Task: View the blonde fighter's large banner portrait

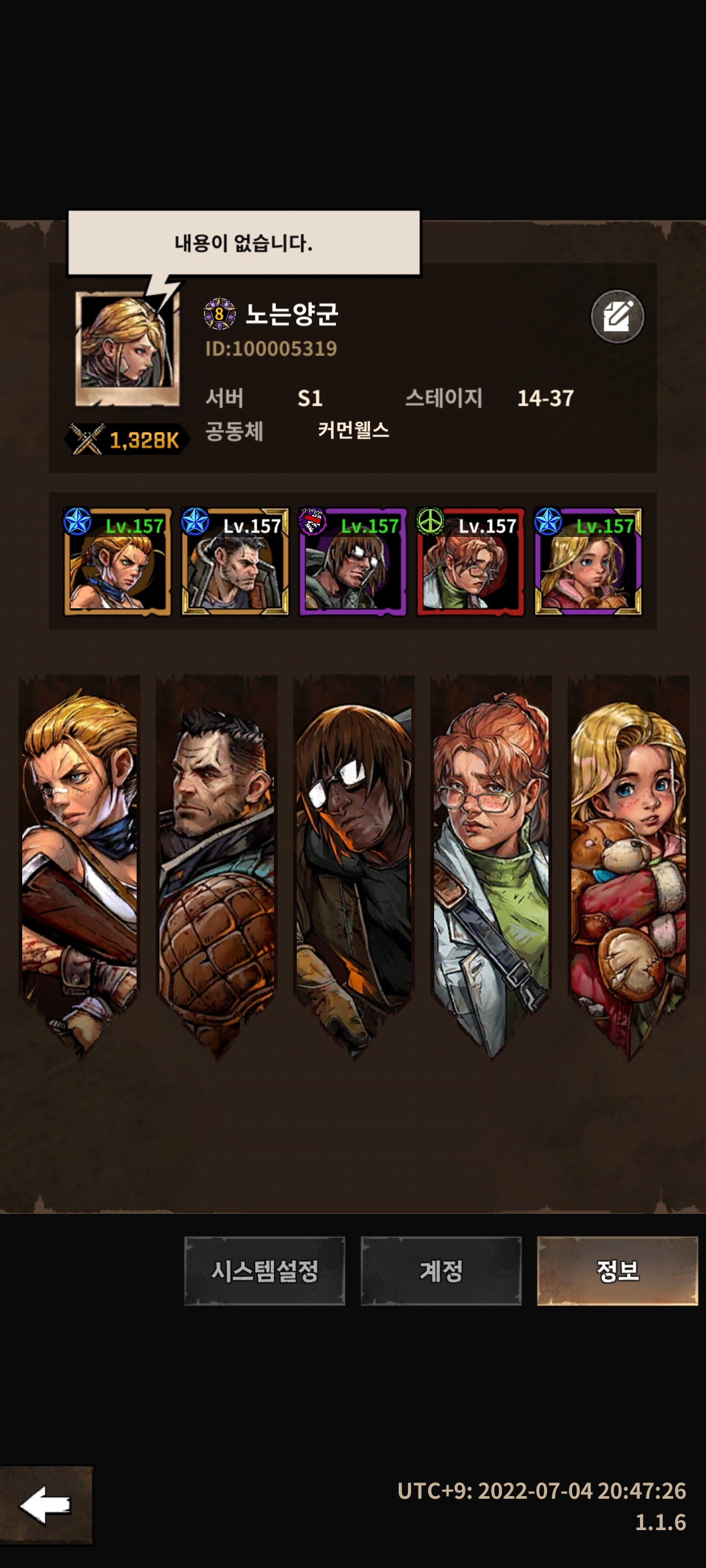Action: click(x=80, y=856)
